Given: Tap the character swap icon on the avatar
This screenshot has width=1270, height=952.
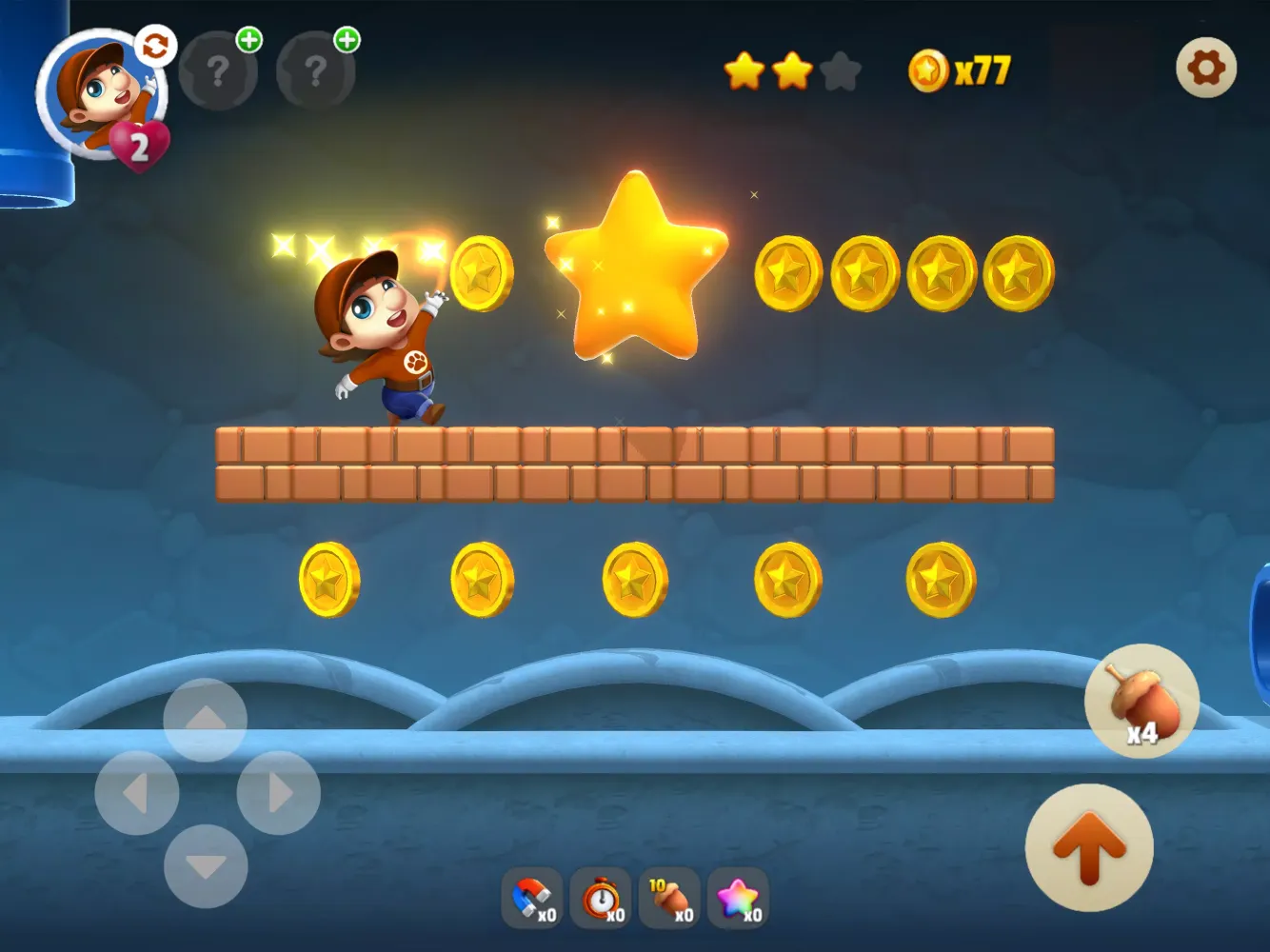Looking at the screenshot, I should [157, 45].
